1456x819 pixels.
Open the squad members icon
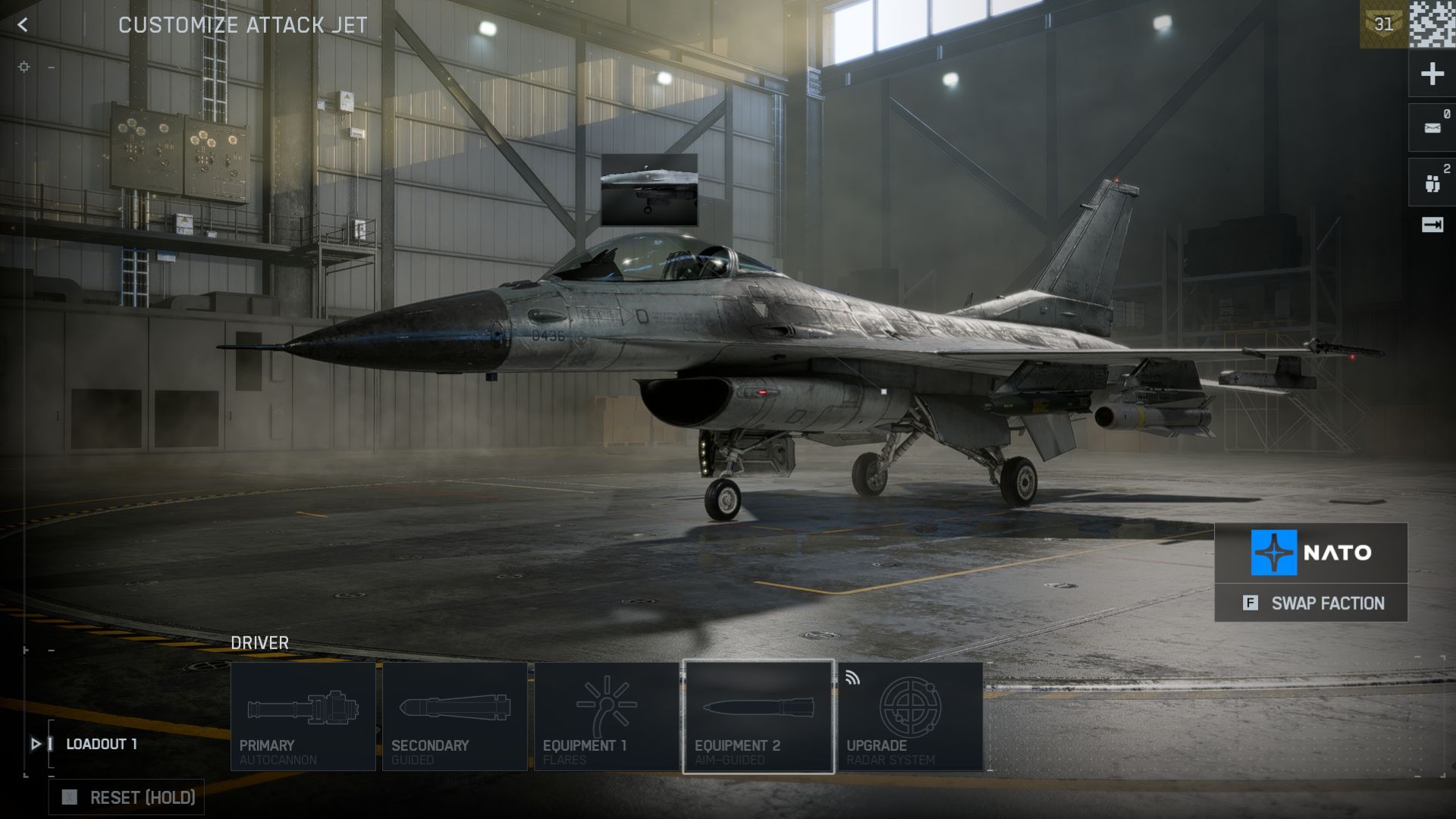pos(1432,183)
